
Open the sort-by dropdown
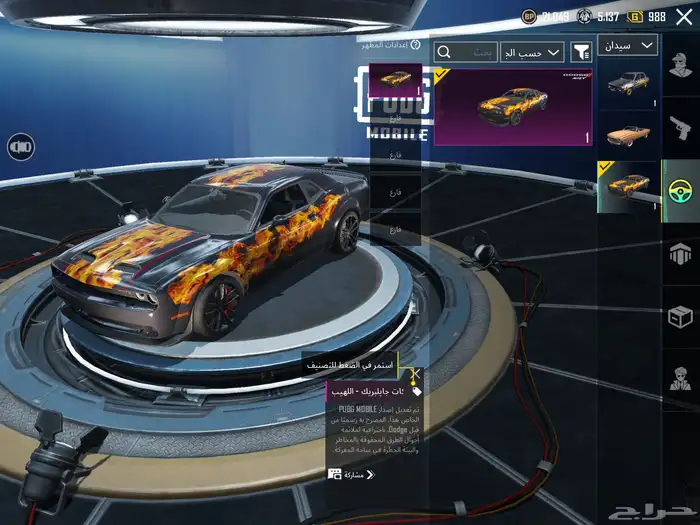[540, 51]
